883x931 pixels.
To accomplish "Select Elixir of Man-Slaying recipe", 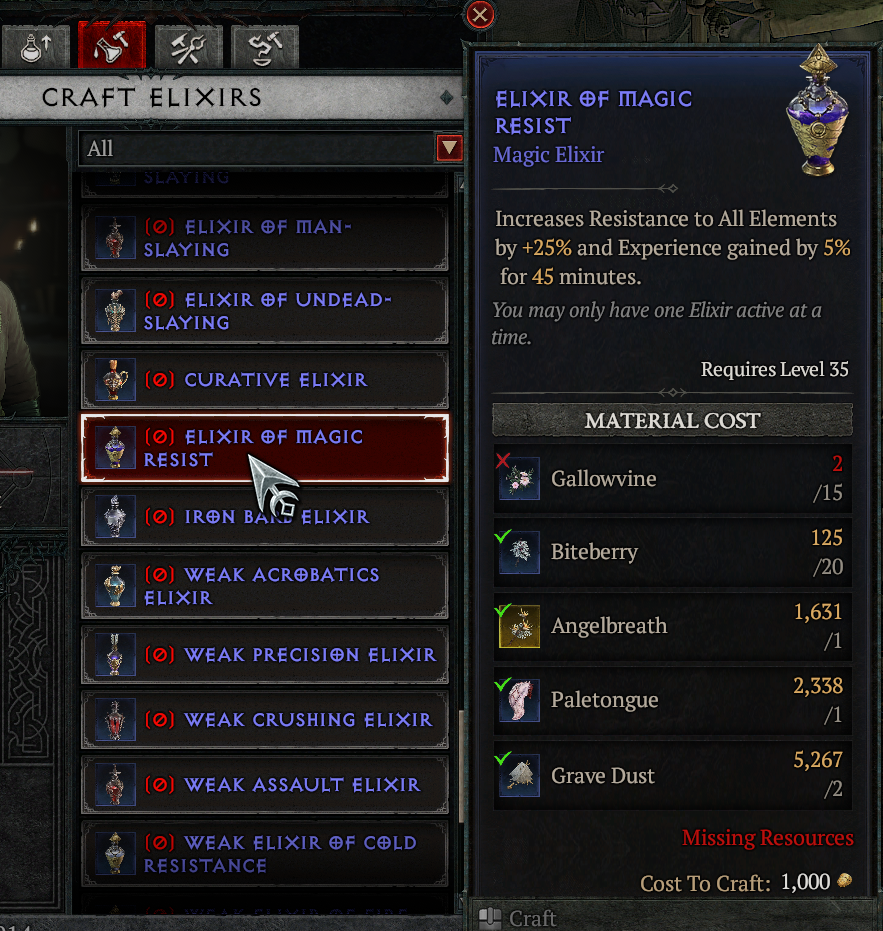I will coord(264,238).
